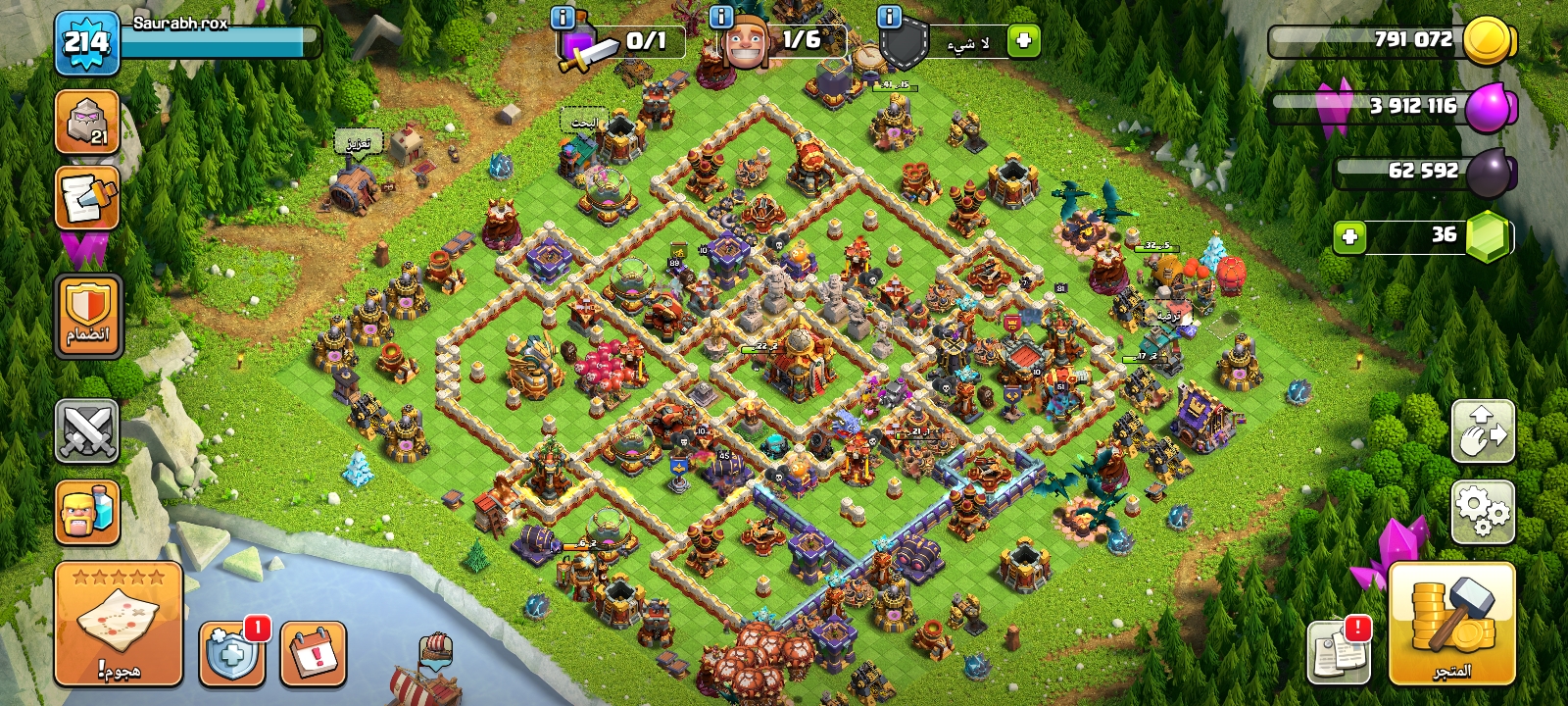Open the notes list beside the shop

[x=1339, y=653]
